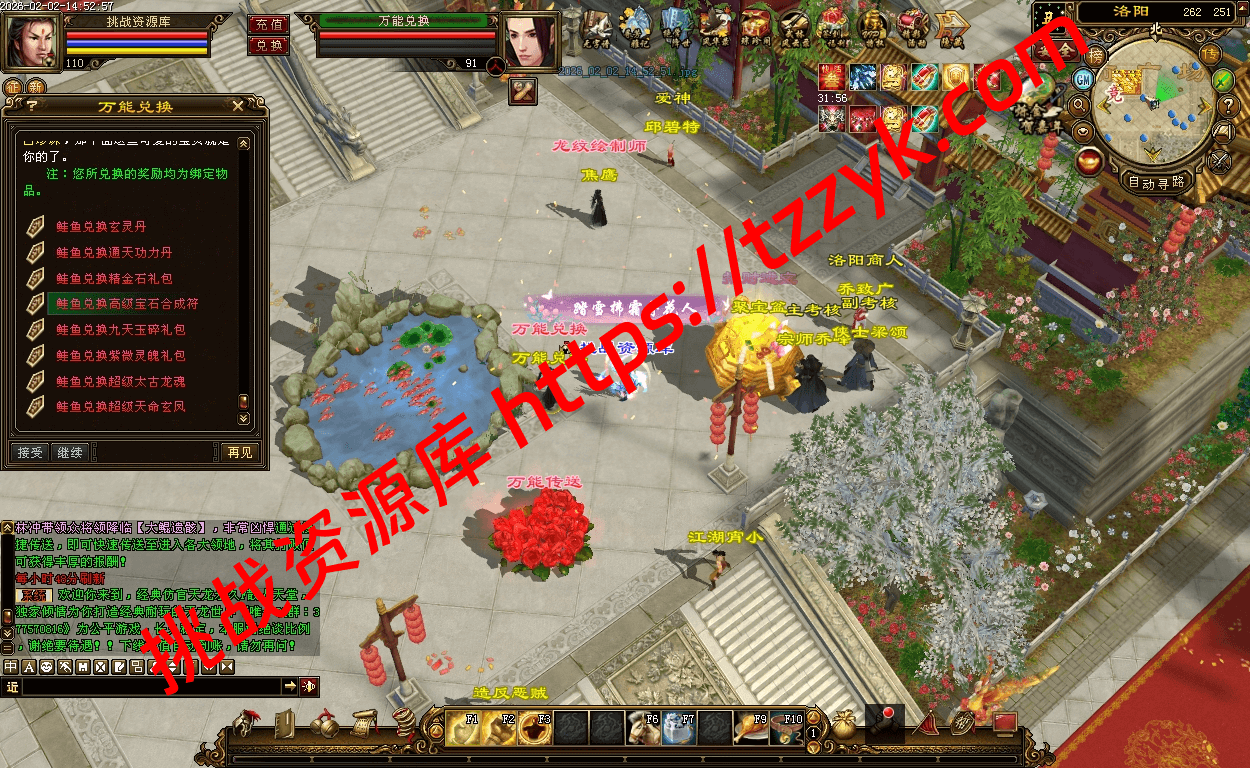
Task: Close the 万能兑换 dialog window
Action: point(237,106)
